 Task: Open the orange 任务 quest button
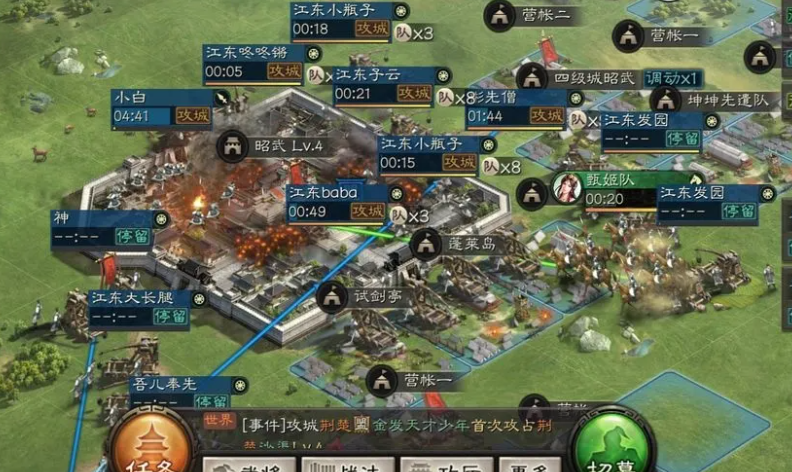click(x=150, y=444)
